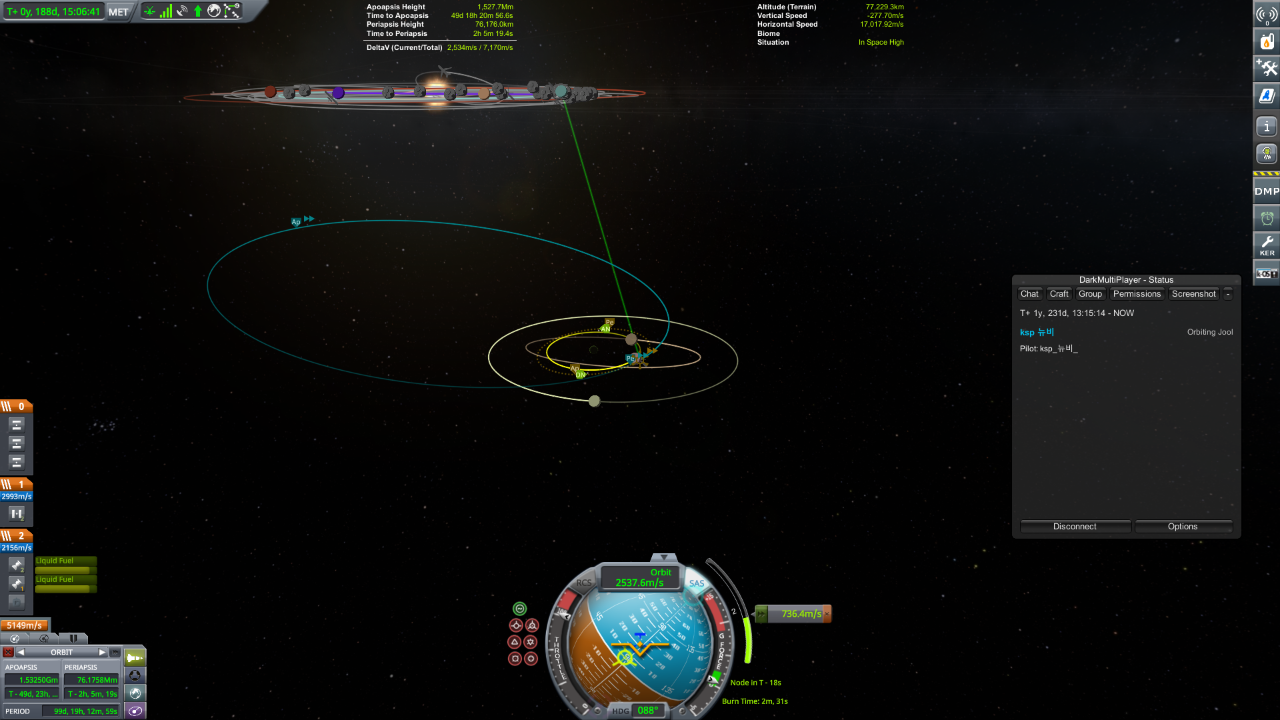Image resolution: width=1280 pixels, height=720 pixels.
Task: Select the stability assist SAS mode icon
Action: (x=519, y=608)
